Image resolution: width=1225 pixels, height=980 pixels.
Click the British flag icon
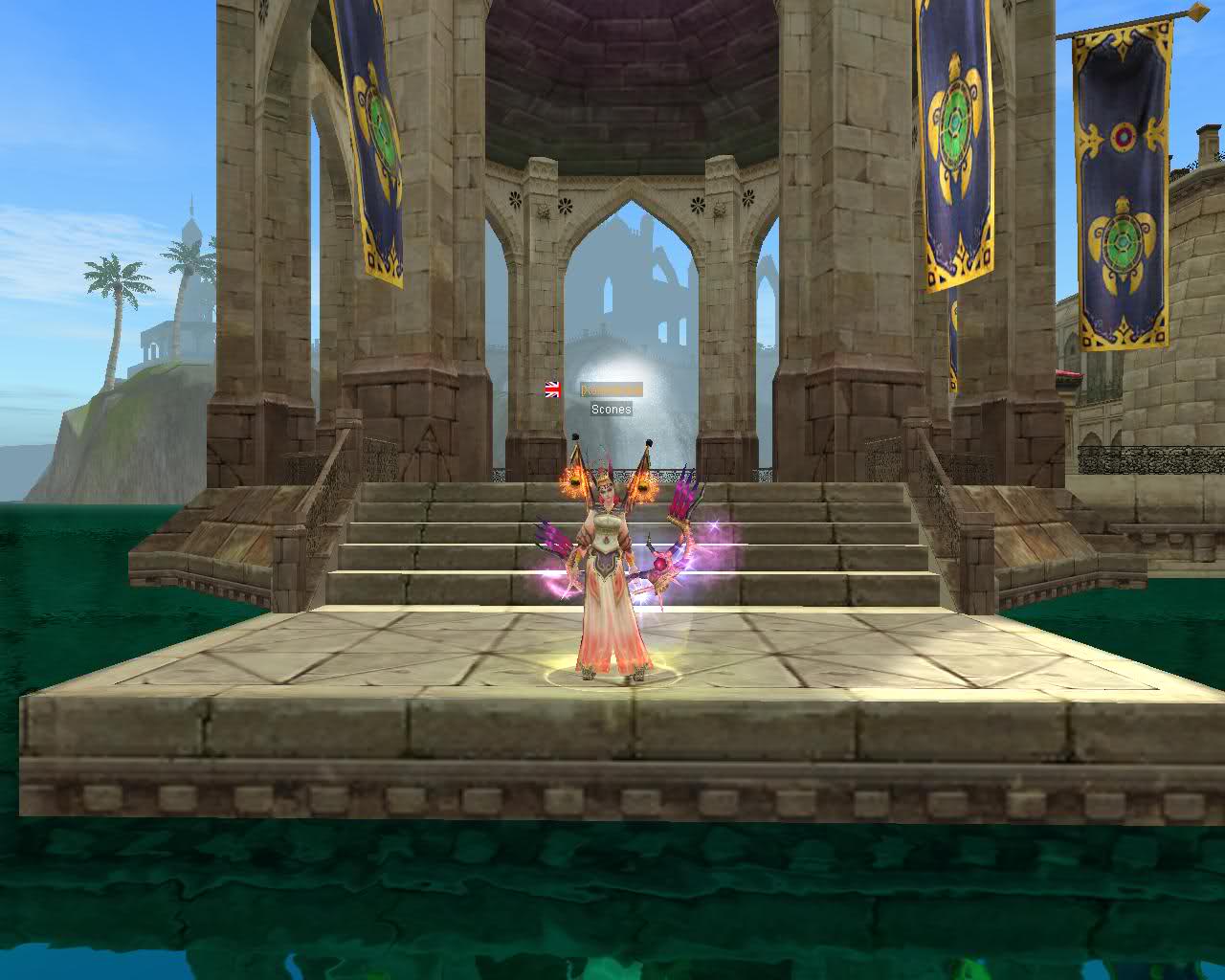point(553,389)
